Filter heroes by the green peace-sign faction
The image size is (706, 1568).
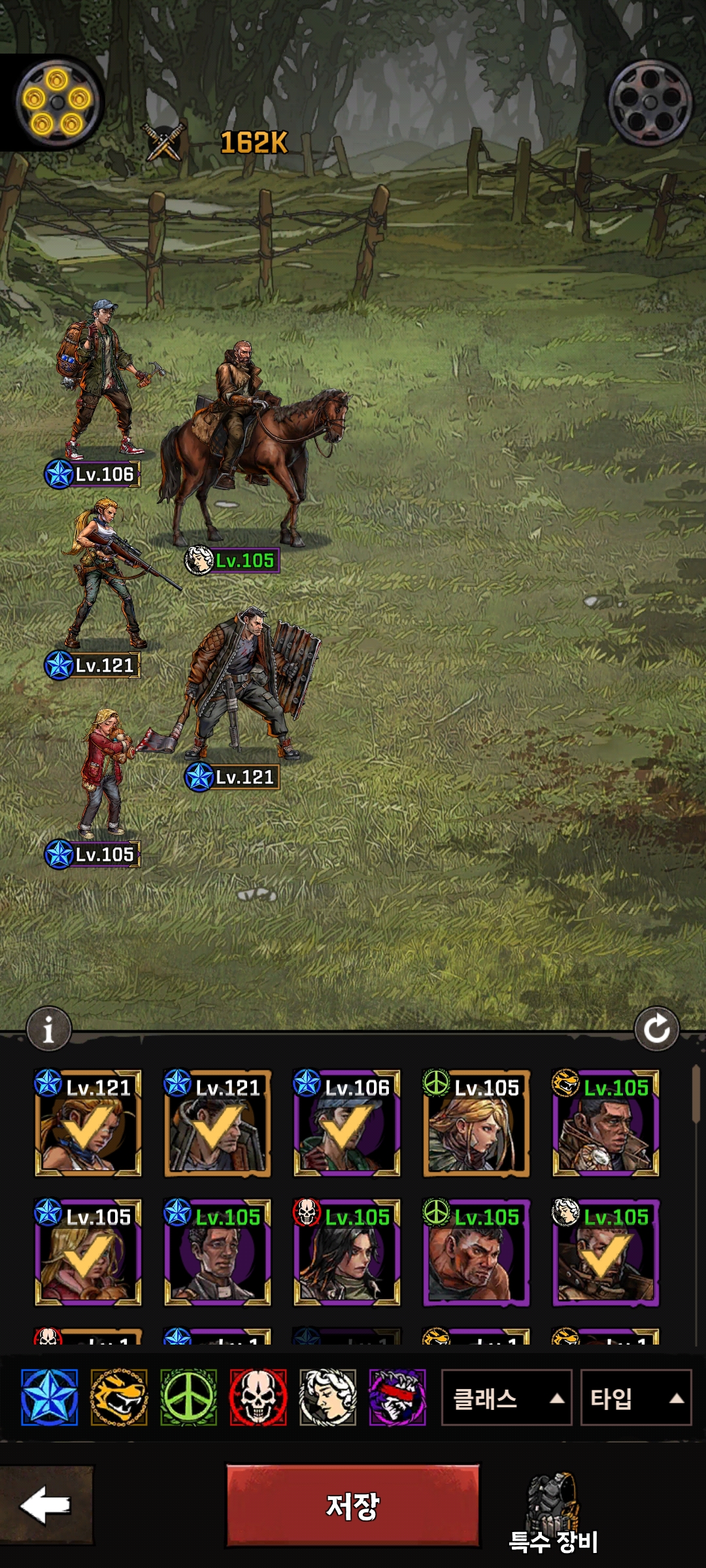188,1397
